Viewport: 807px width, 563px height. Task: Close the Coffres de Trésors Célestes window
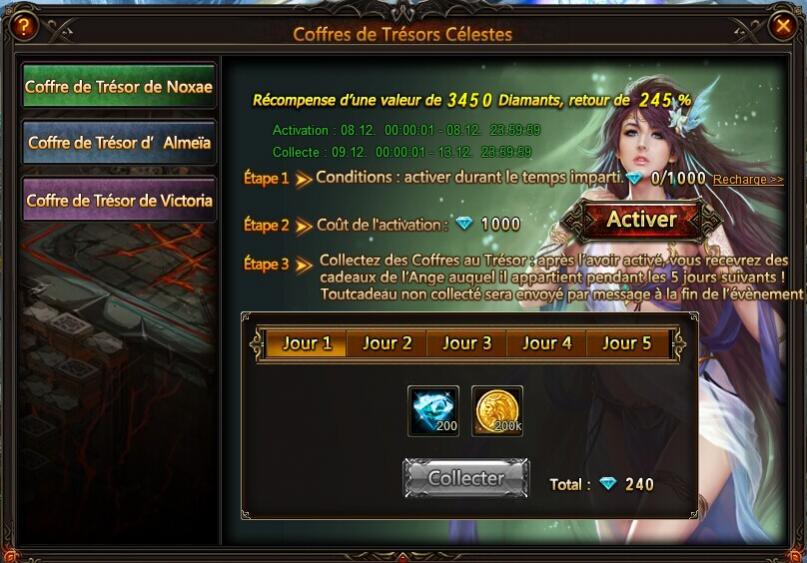click(782, 26)
